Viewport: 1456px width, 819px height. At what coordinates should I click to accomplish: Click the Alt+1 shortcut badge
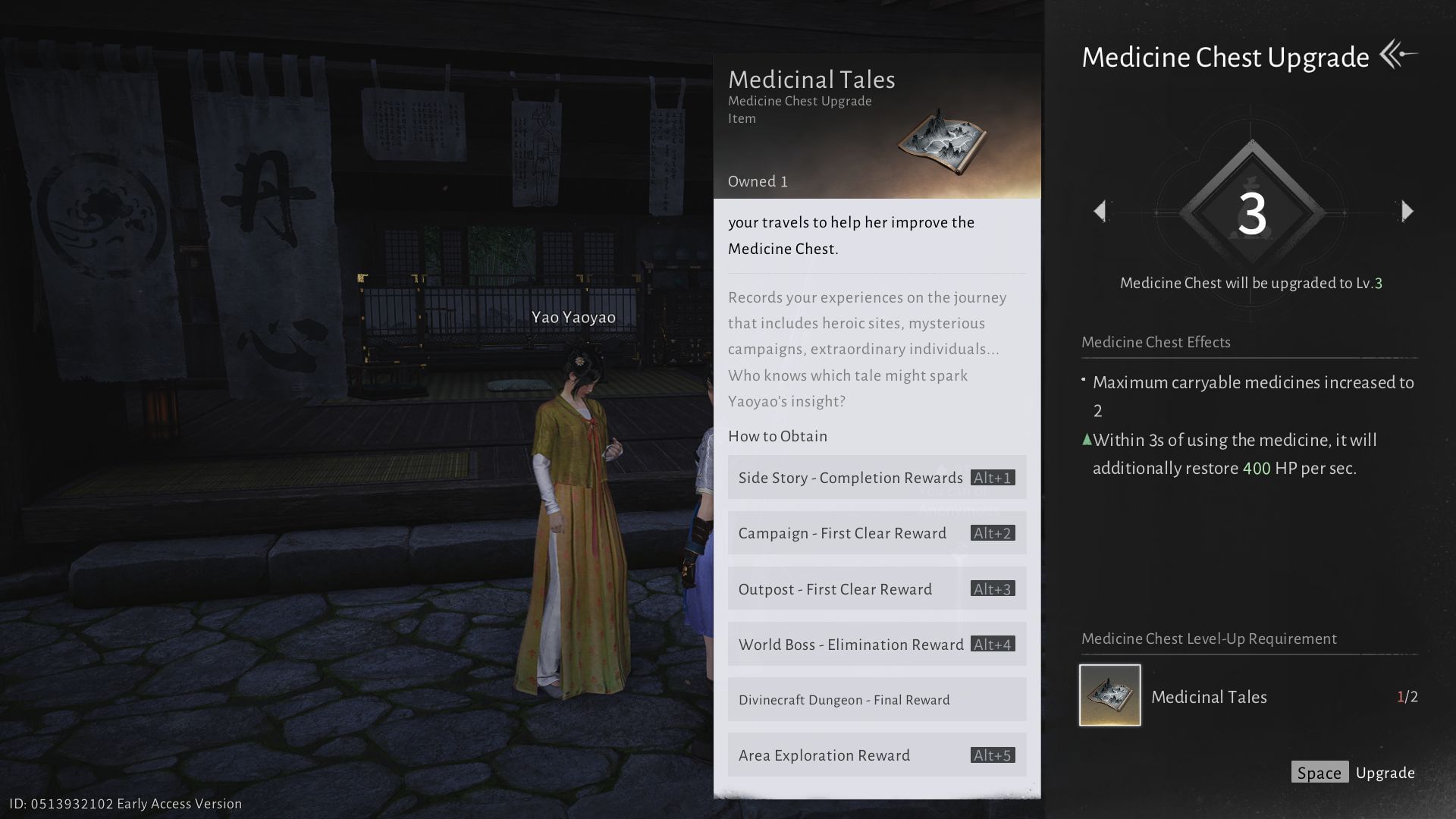tap(990, 478)
